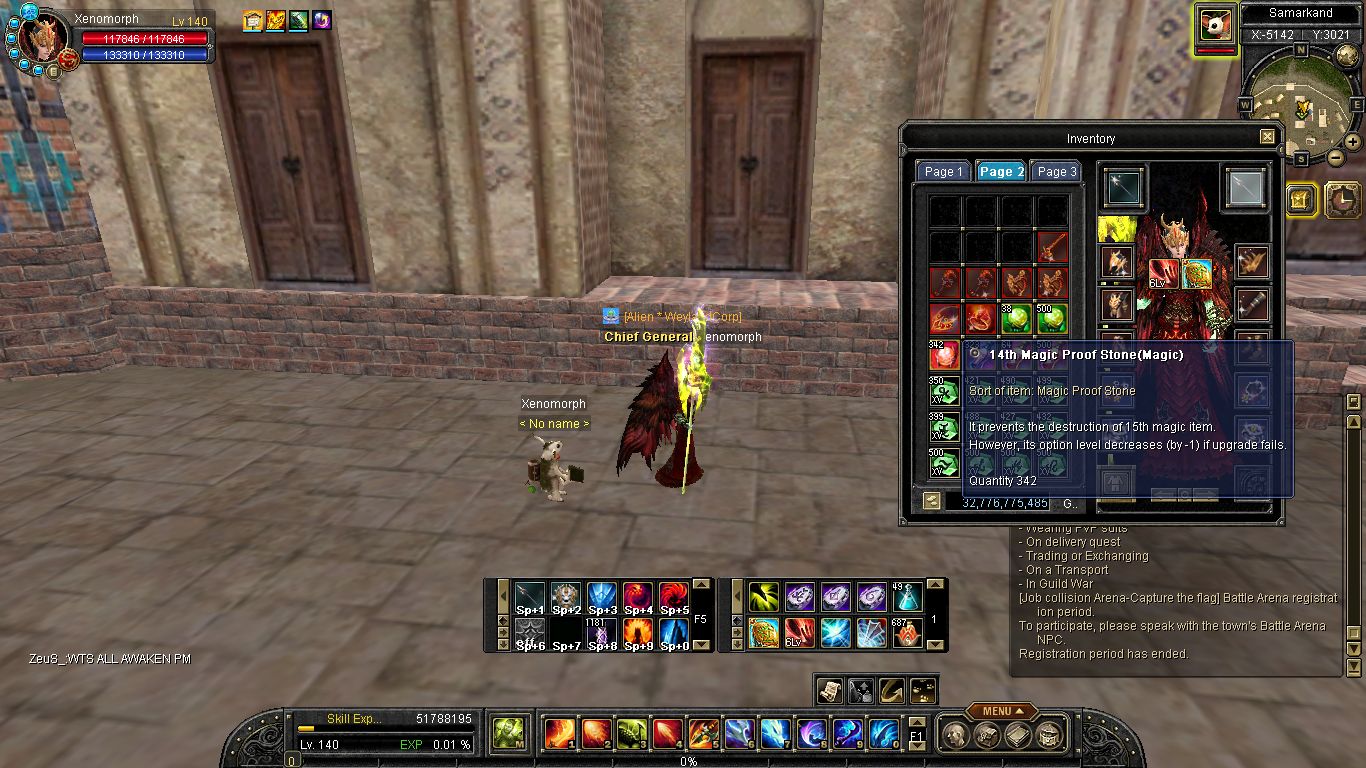Open the scroll icon in the small toolbar
The image size is (1366, 768).
click(x=829, y=689)
